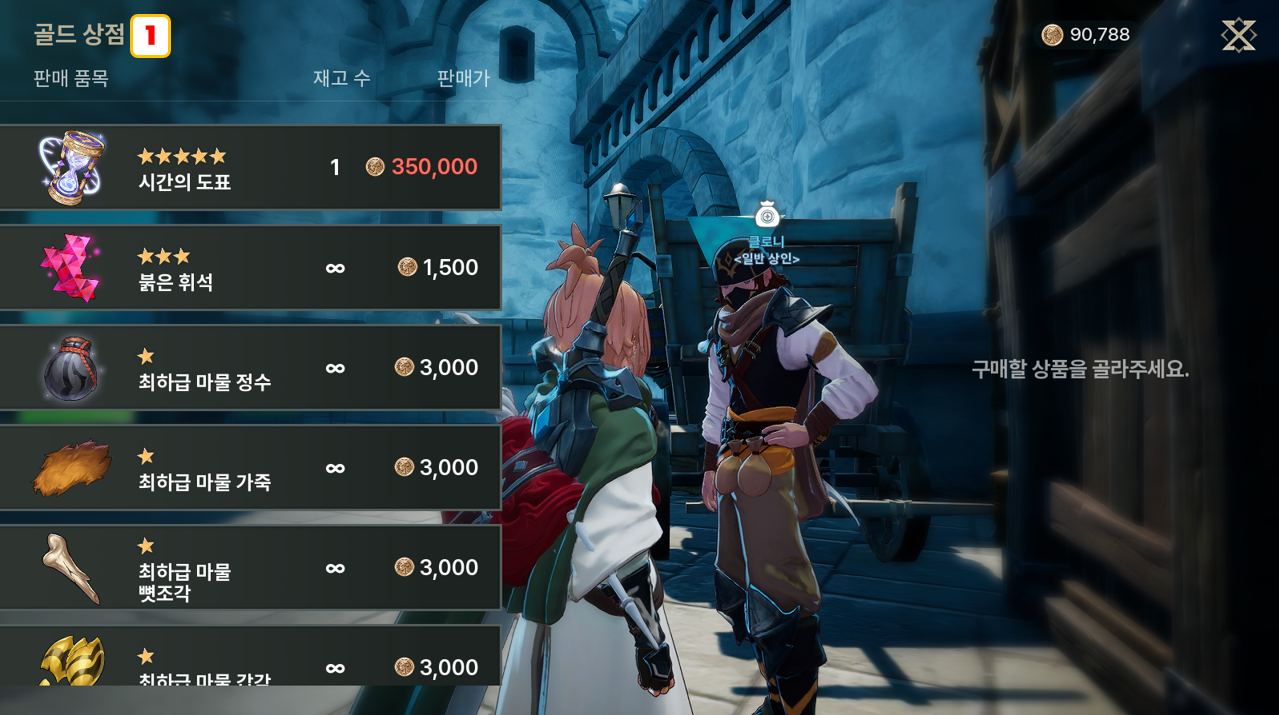Choose the 최하급 마물 뼛조각 row
Viewport: 1279px width, 715px height.
(x=250, y=568)
